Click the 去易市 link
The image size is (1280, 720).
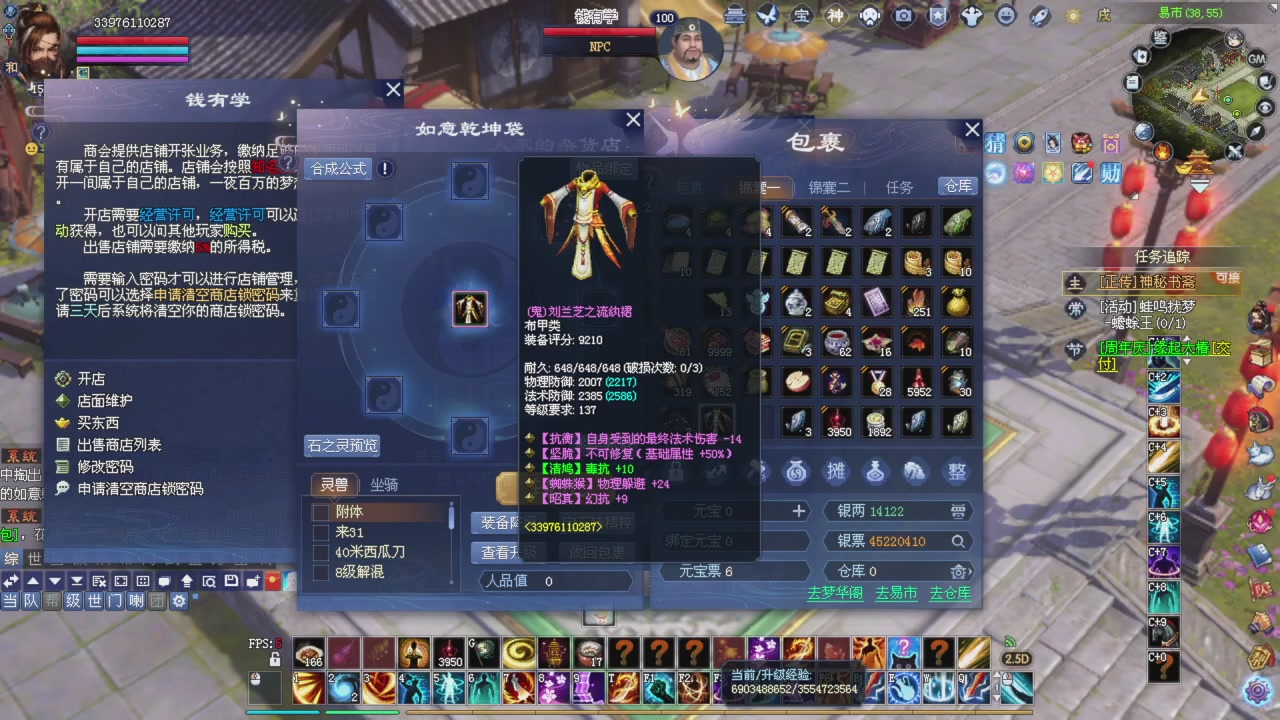click(895, 592)
